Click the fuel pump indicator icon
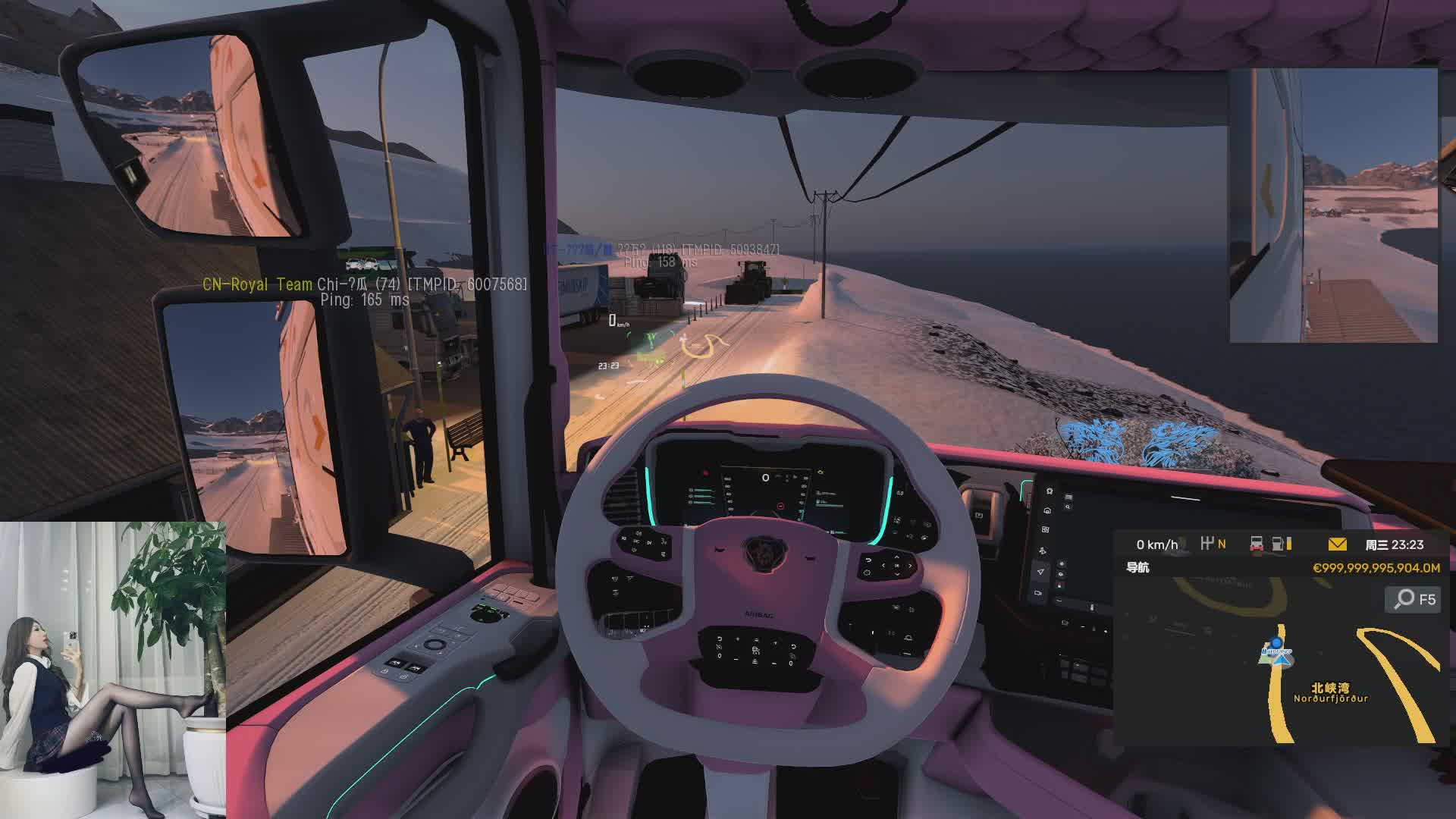Screen dimensions: 1456x819 pos(1279,544)
